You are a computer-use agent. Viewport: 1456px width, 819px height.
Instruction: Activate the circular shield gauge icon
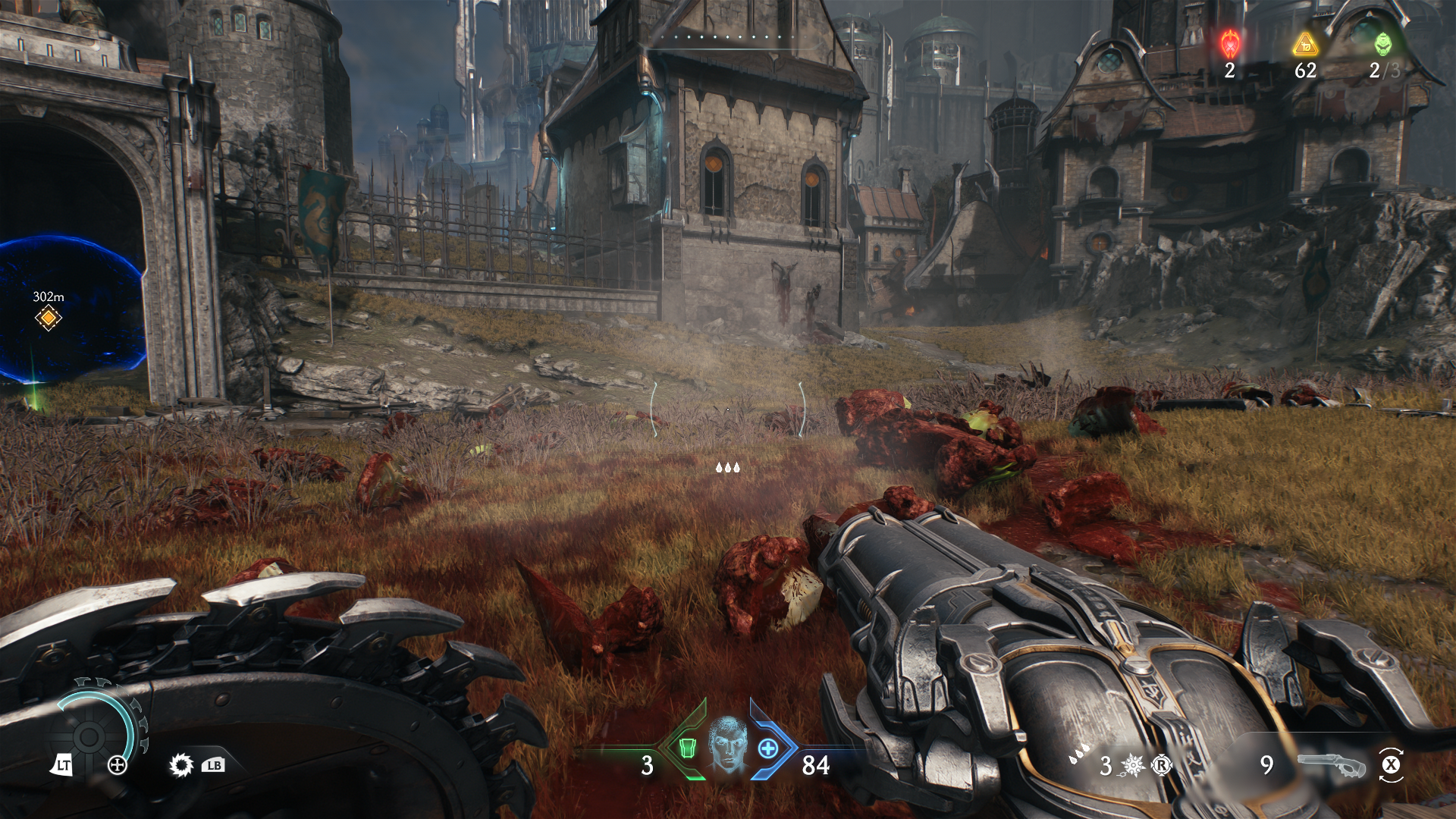point(89,736)
